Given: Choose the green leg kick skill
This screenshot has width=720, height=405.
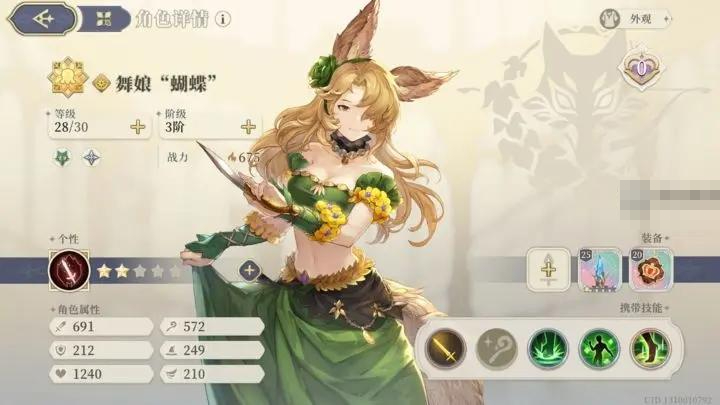Looking at the screenshot, I should coord(650,348).
